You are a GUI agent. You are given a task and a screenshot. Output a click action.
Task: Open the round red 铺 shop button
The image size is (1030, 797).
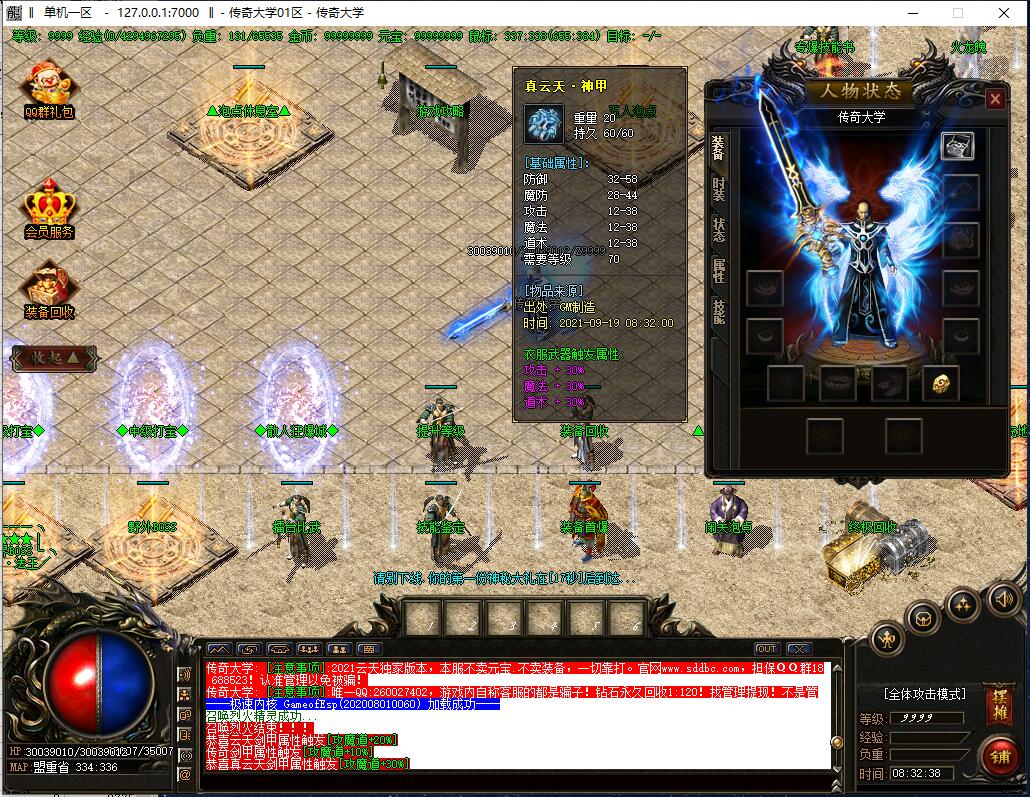point(997,755)
